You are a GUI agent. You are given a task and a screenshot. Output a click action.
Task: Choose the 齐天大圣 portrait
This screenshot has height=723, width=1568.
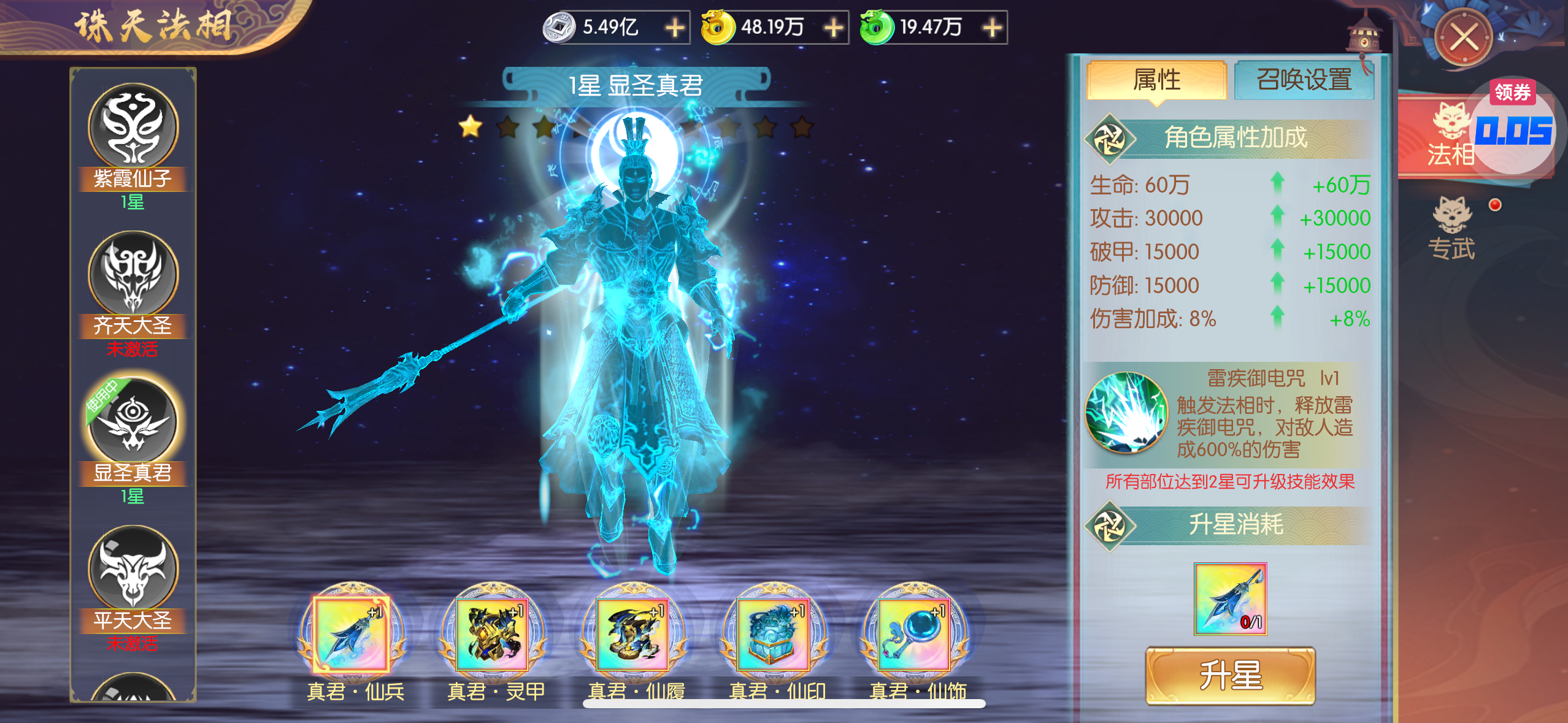coord(133,275)
